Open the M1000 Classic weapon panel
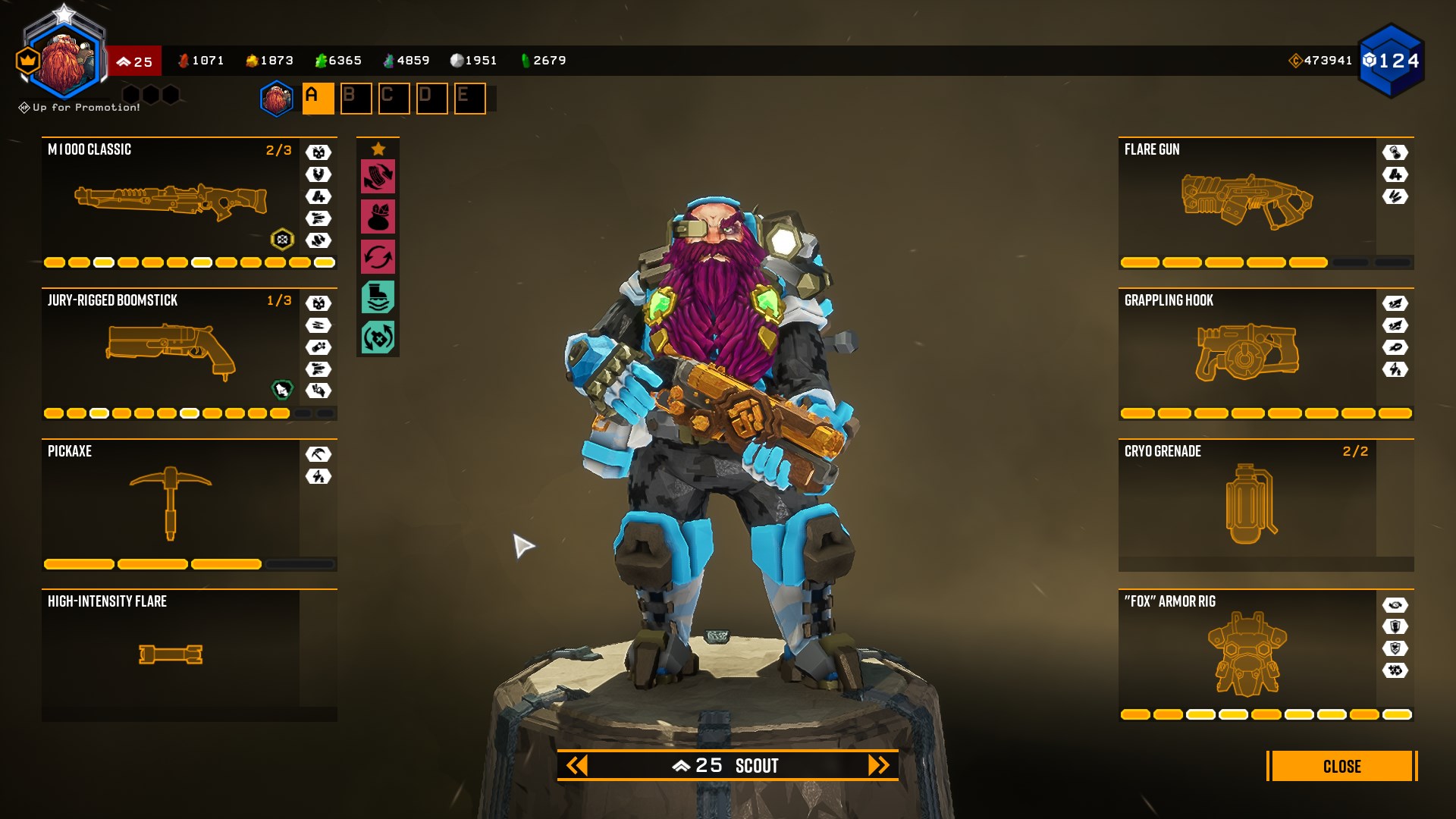 click(171, 201)
